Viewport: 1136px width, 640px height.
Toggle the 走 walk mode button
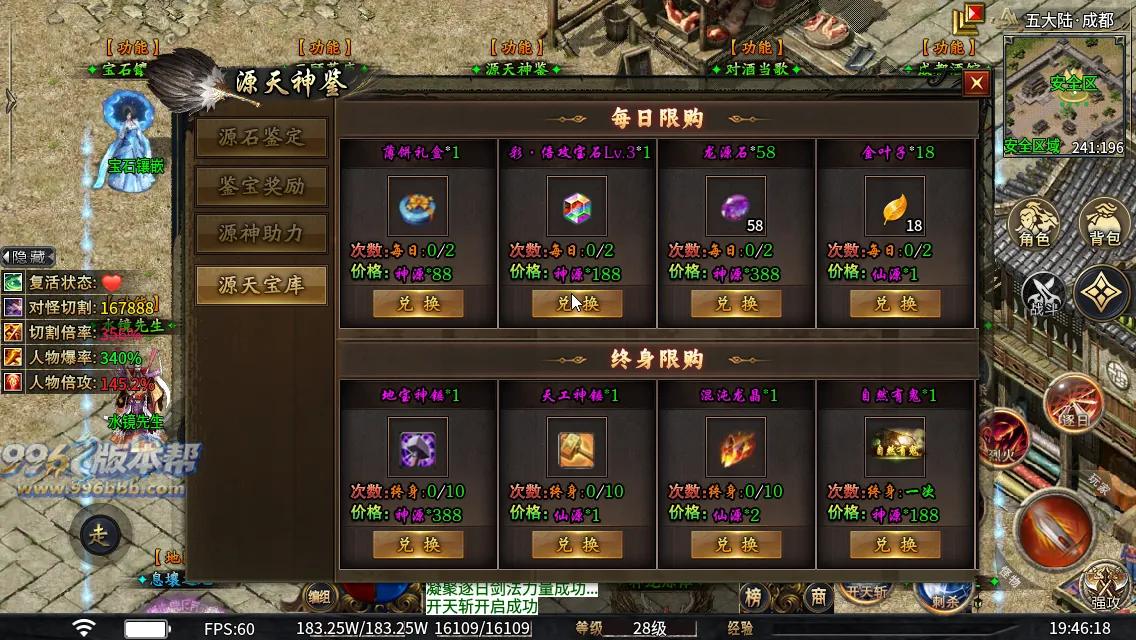(x=99, y=535)
